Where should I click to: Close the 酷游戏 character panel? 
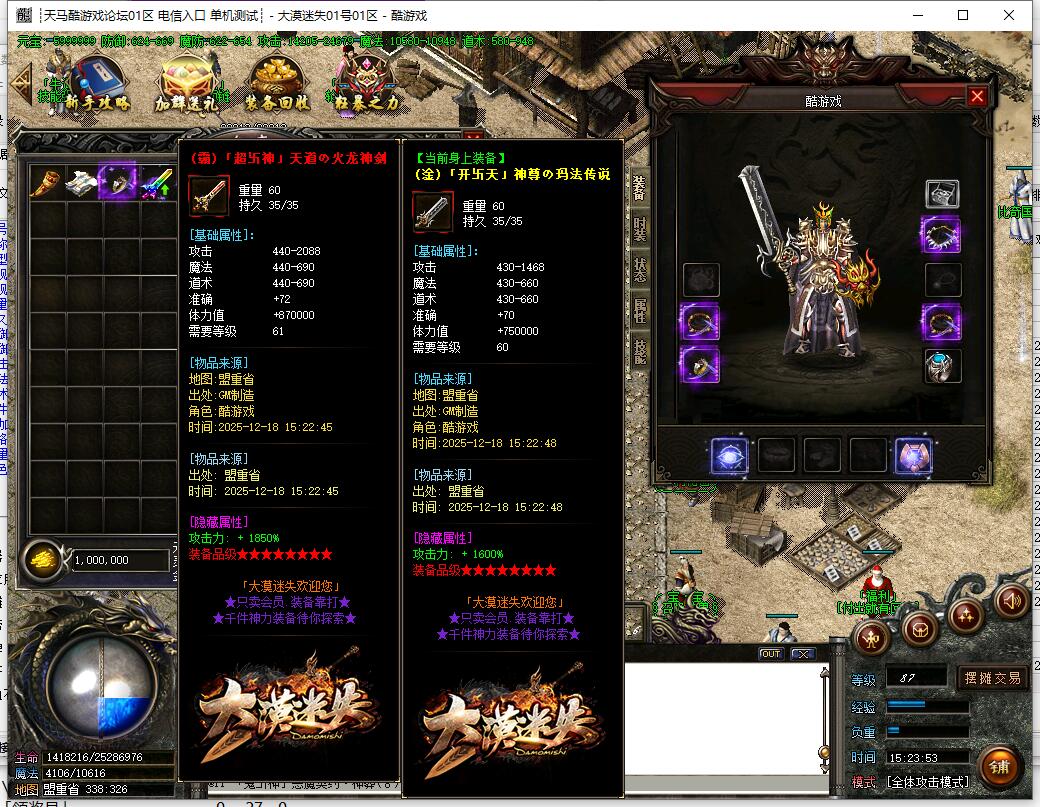point(977,97)
